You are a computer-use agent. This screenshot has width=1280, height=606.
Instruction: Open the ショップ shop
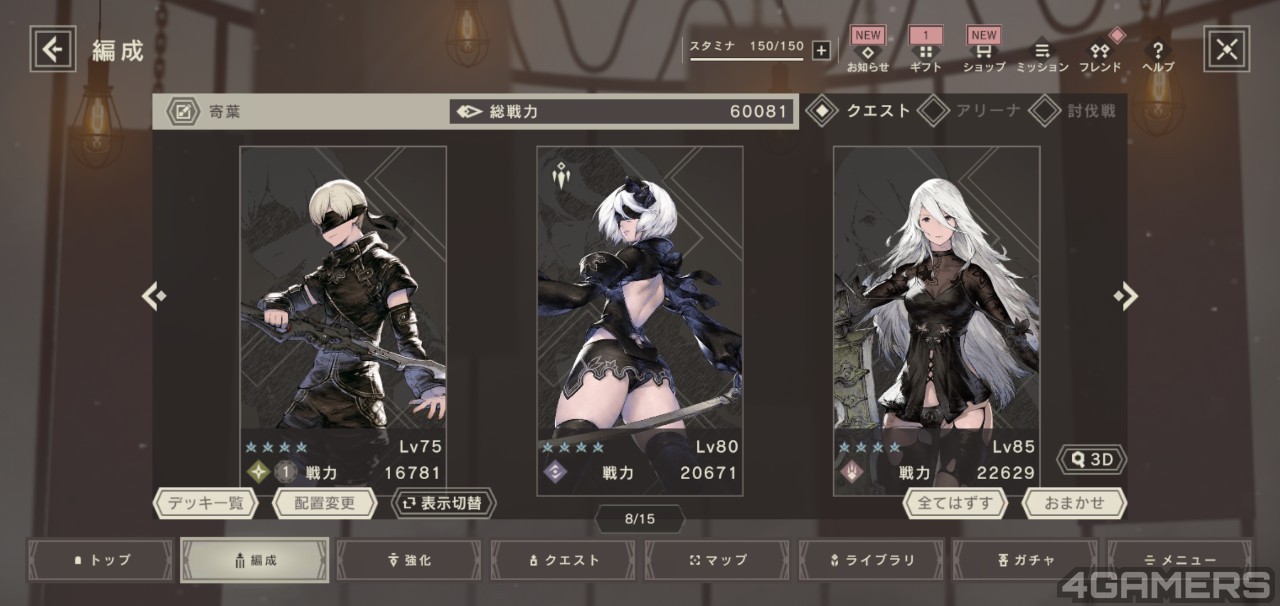pos(983,53)
